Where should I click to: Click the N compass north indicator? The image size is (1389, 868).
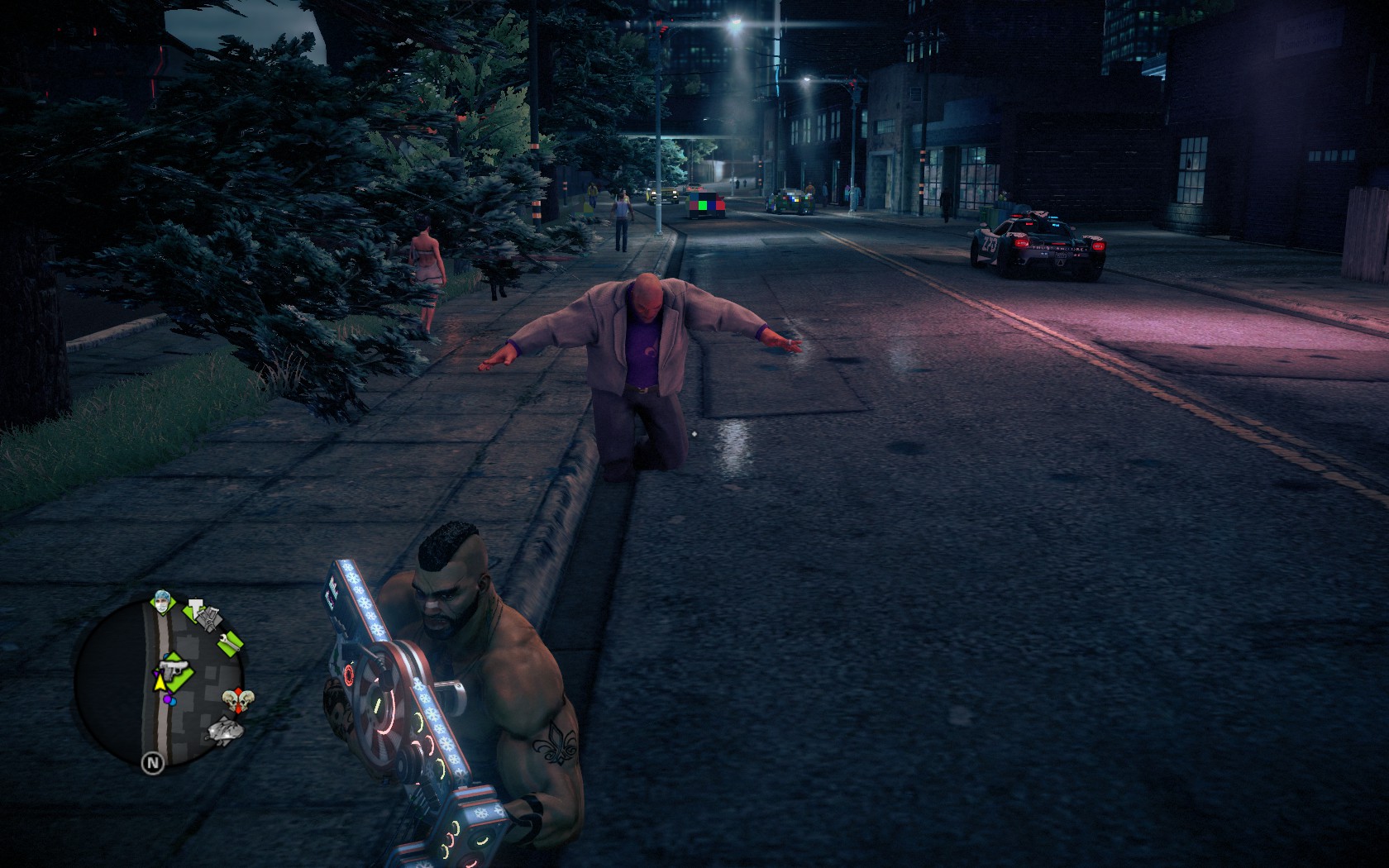152,762
